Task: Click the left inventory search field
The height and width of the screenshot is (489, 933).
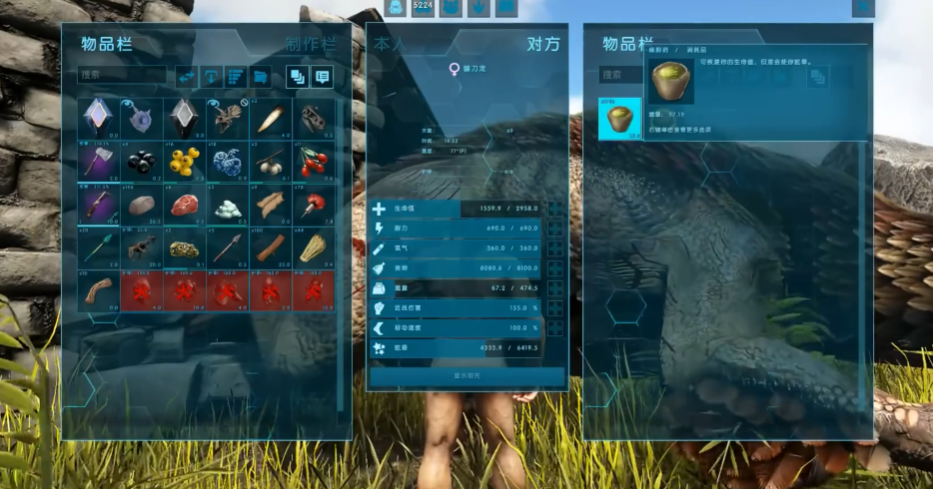Action: coord(123,74)
